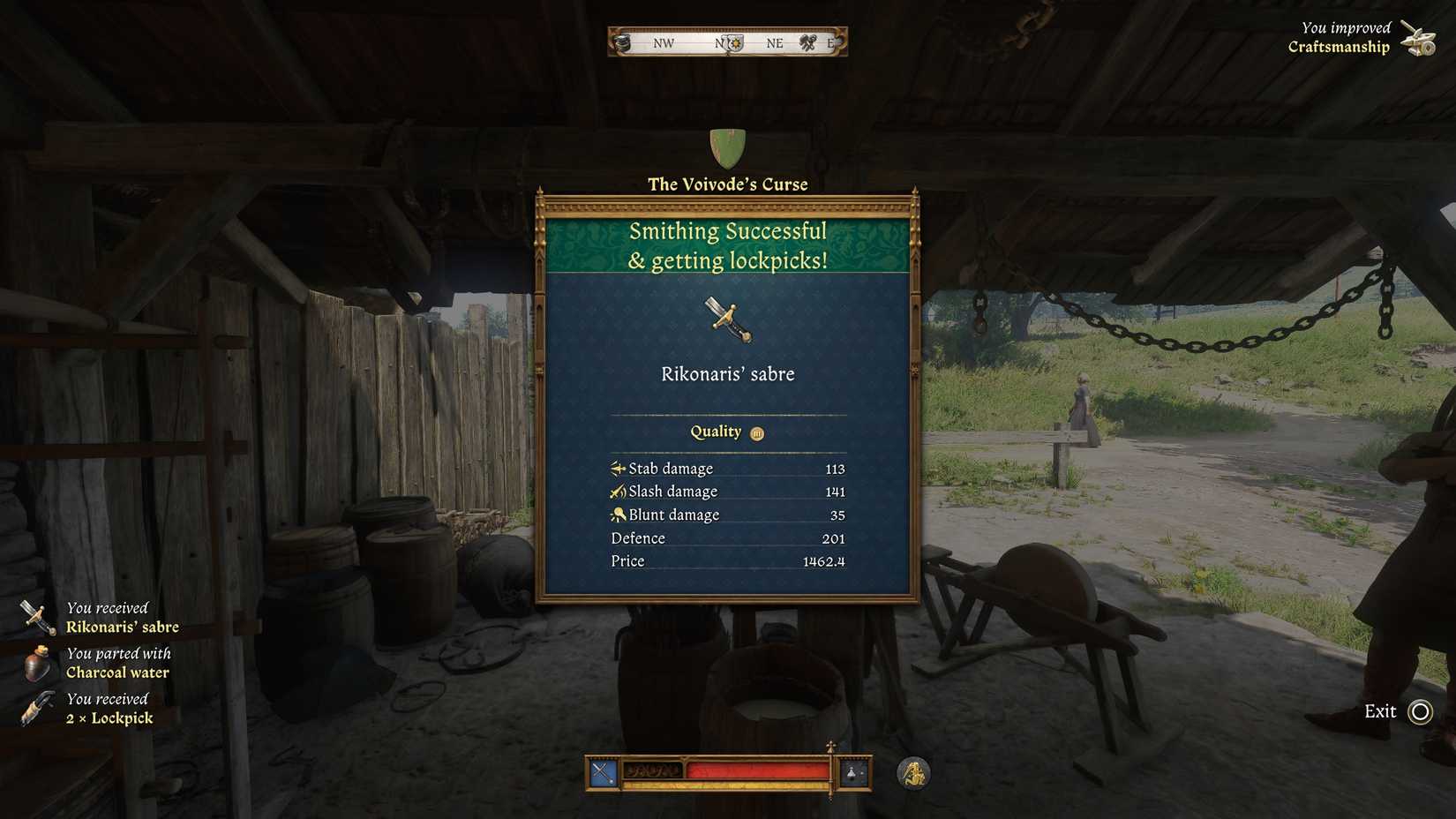The height and width of the screenshot is (819, 1456).
Task: Click the Price value 1462.4
Action: [826, 560]
